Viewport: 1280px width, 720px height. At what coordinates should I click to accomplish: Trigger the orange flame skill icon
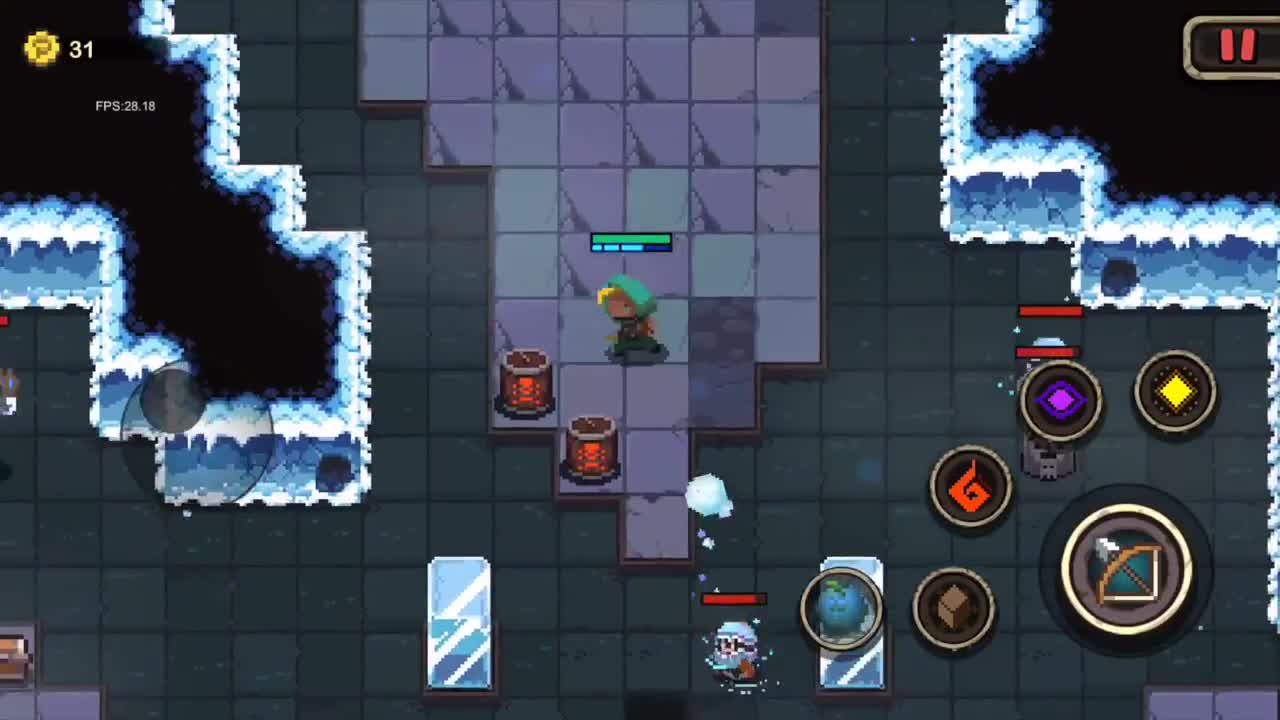(x=969, y=488)
